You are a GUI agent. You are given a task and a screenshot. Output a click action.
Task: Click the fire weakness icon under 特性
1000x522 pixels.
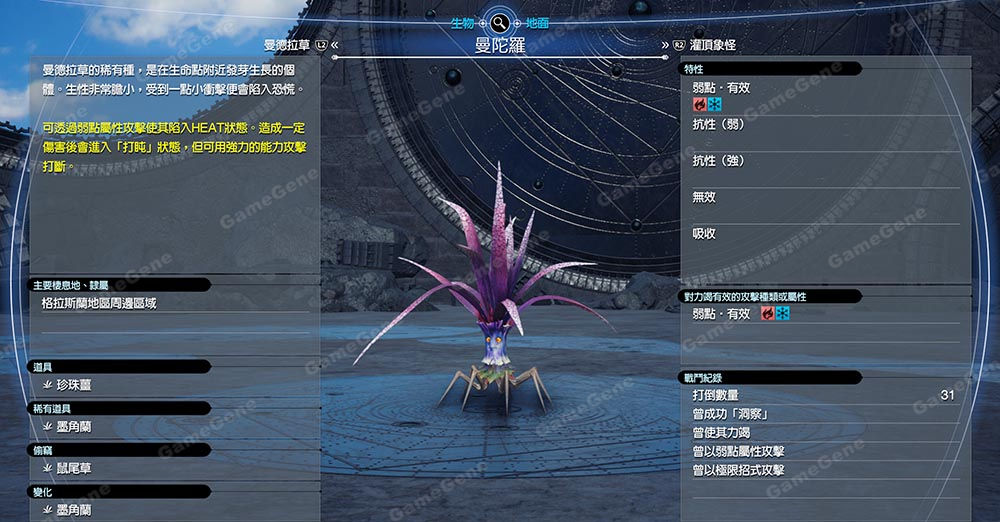[x=700, y=104]
